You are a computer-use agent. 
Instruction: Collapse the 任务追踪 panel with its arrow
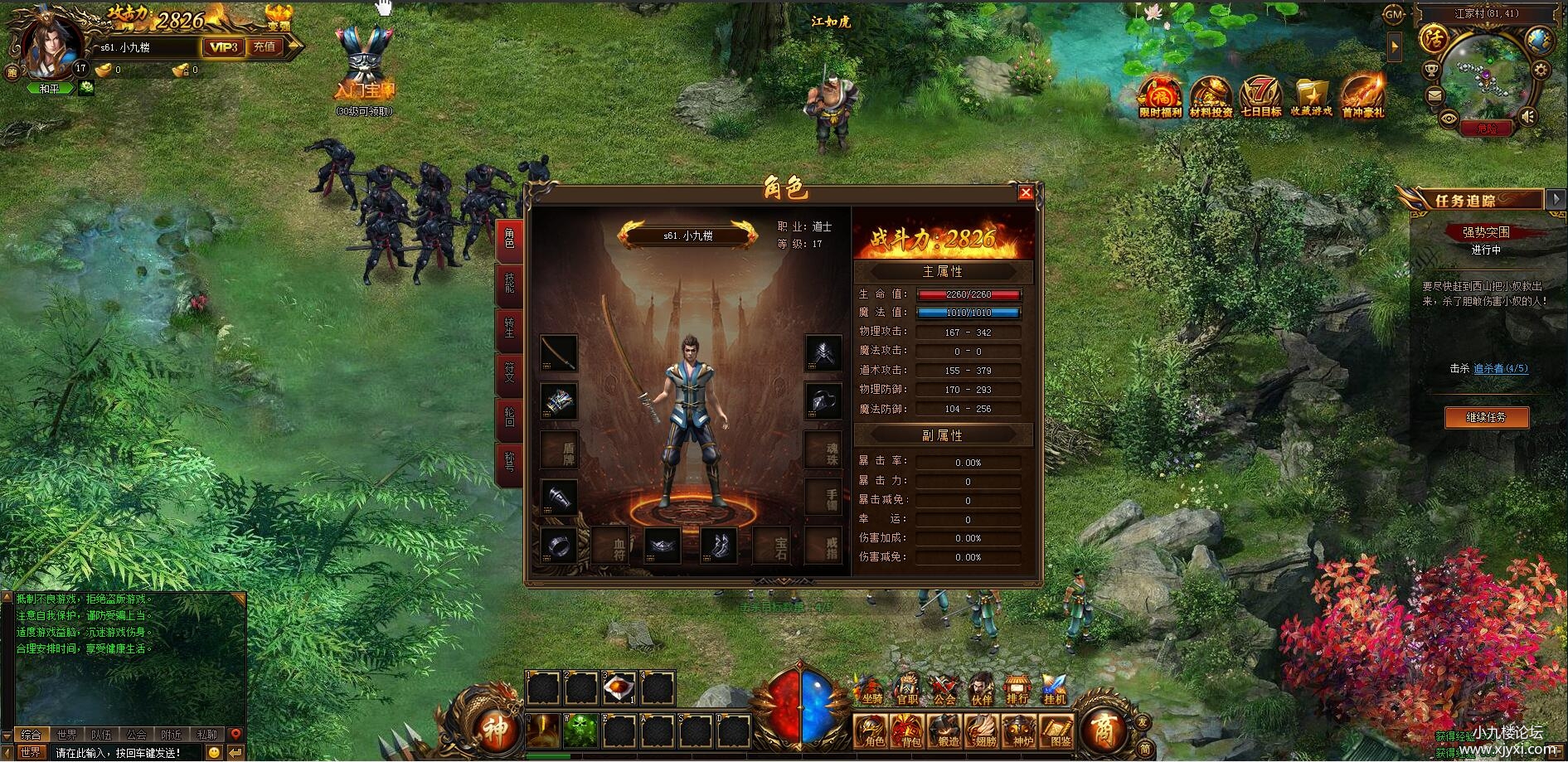[1554, 199]
